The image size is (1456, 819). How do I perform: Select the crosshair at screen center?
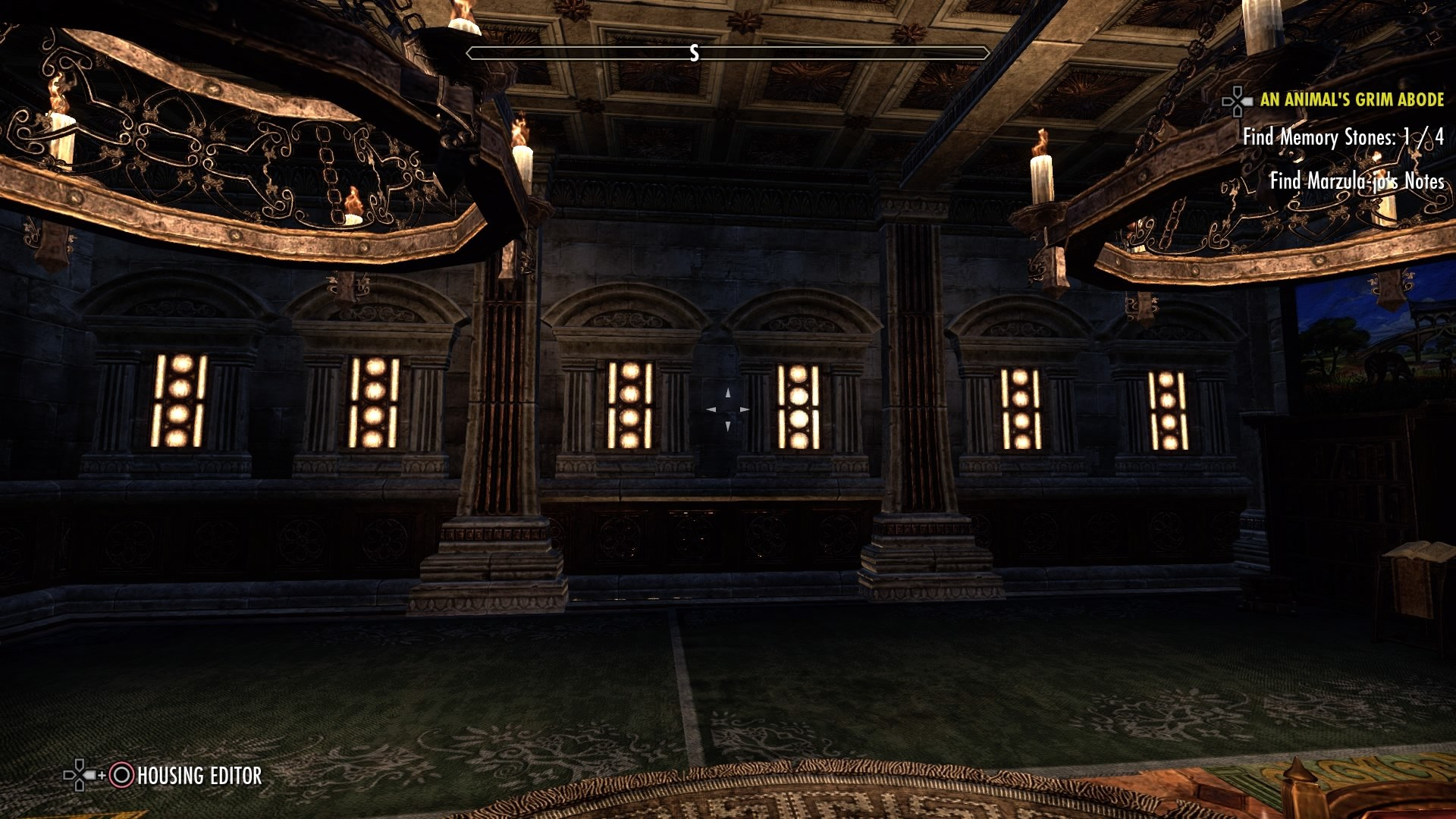(x=728, y=409)
